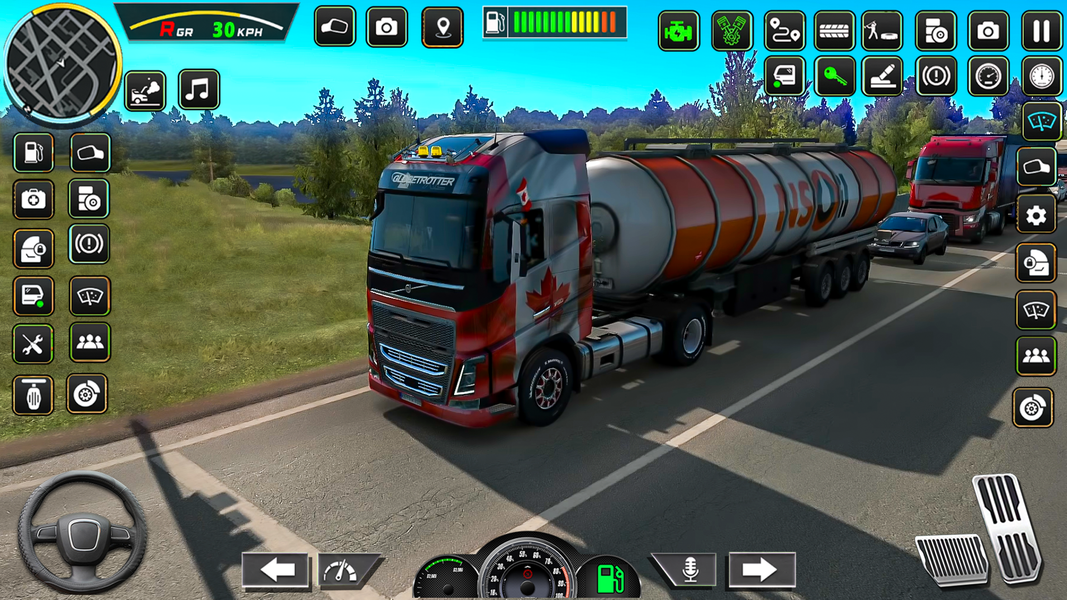1067x600 pixels.
Task: Toggle the music note button
Action: pos(198,90)
